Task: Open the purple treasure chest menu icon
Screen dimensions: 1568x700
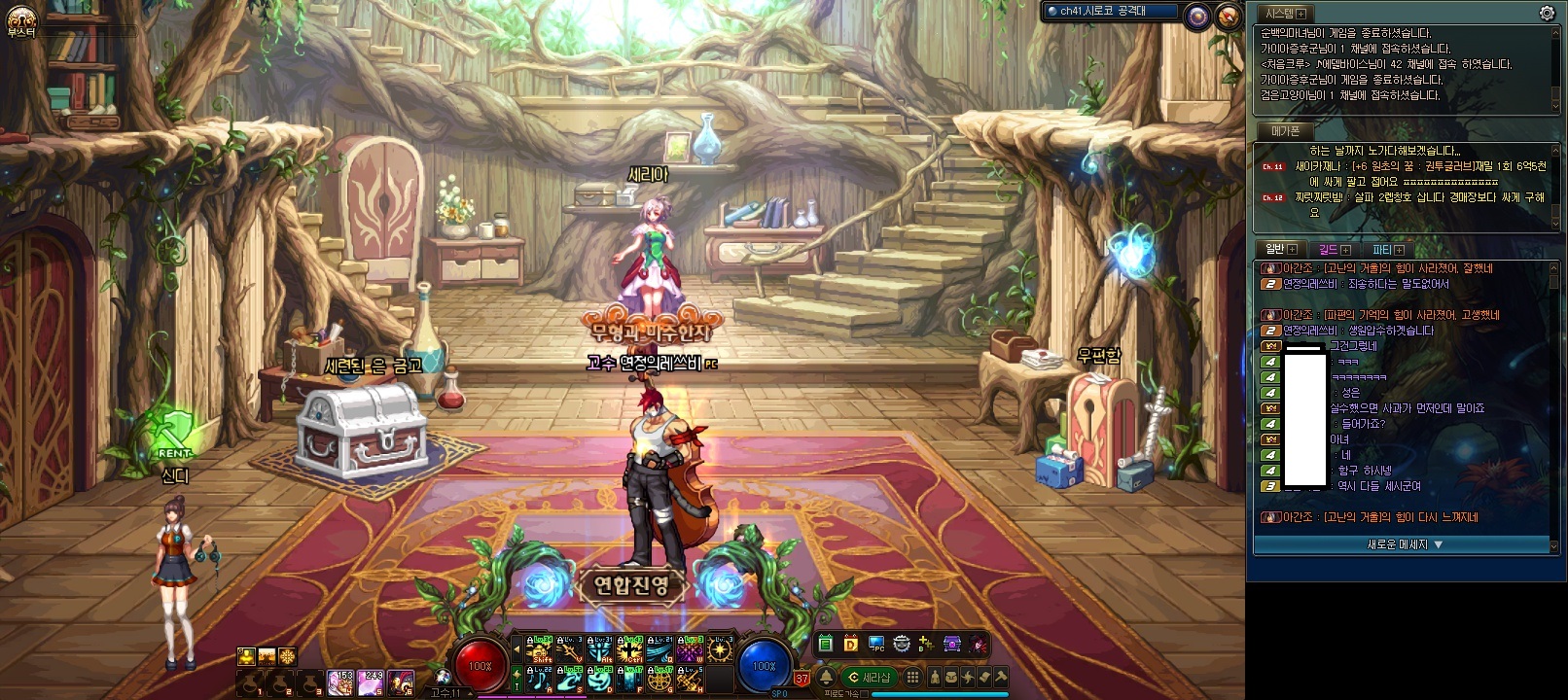Action: pos(952,644)
